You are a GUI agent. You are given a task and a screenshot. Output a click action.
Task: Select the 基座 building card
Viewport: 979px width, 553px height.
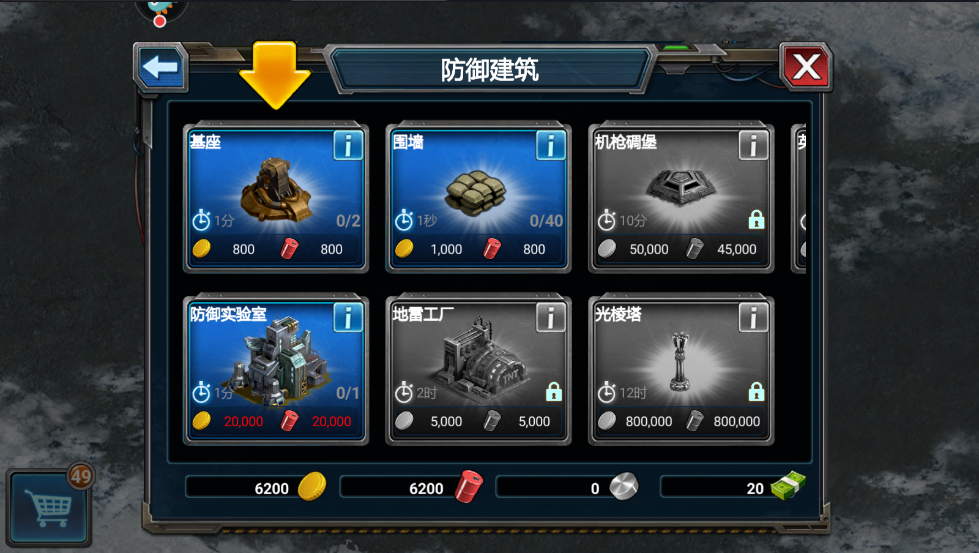(275, 195)
